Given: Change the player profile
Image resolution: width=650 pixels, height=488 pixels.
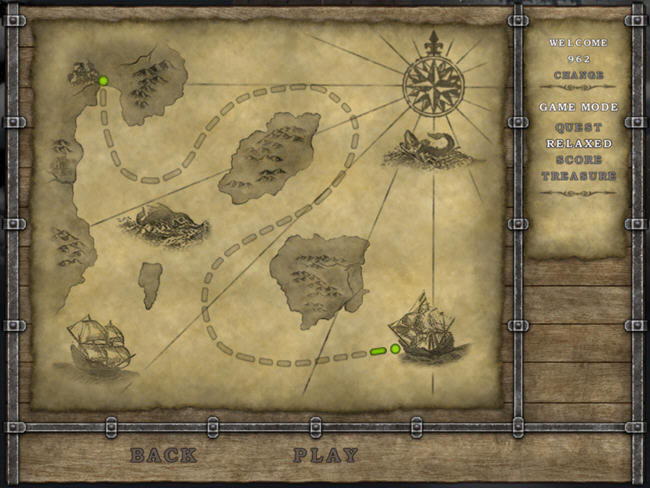Looking at the screenshot, I should click(x=579, y=75).
